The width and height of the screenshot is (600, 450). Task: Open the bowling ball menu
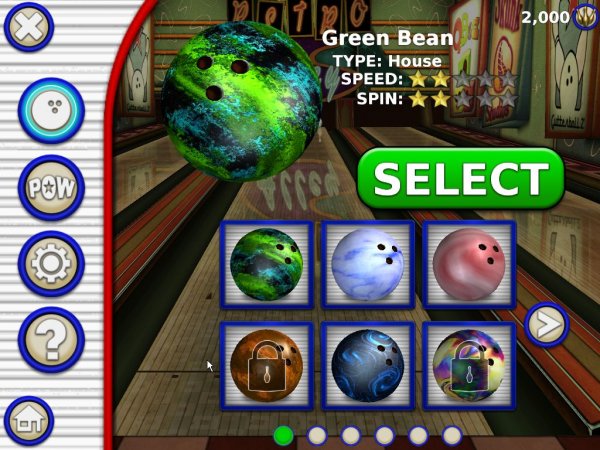51,111
